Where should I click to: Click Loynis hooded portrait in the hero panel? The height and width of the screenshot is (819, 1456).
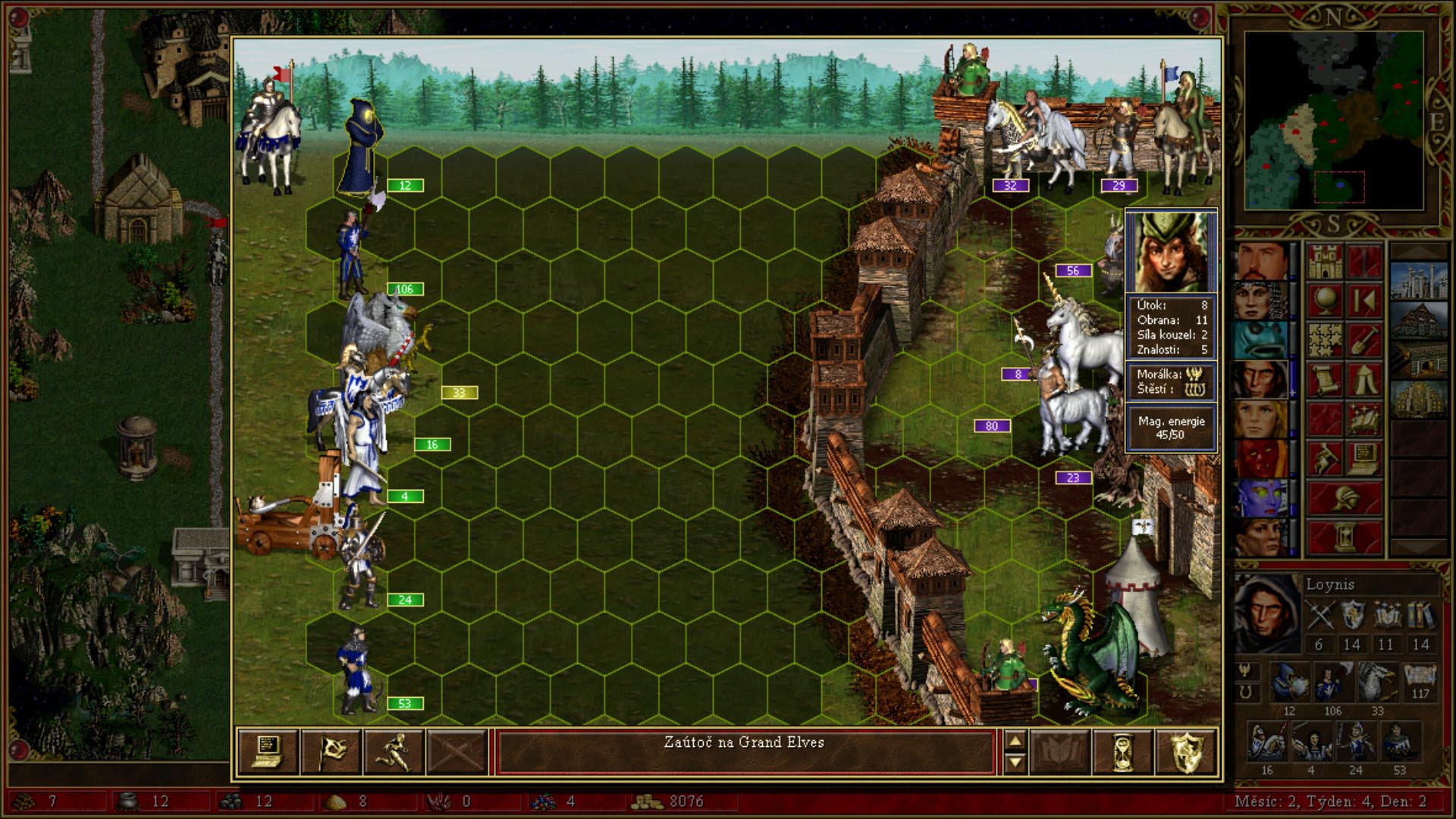tap(1266, 613)
